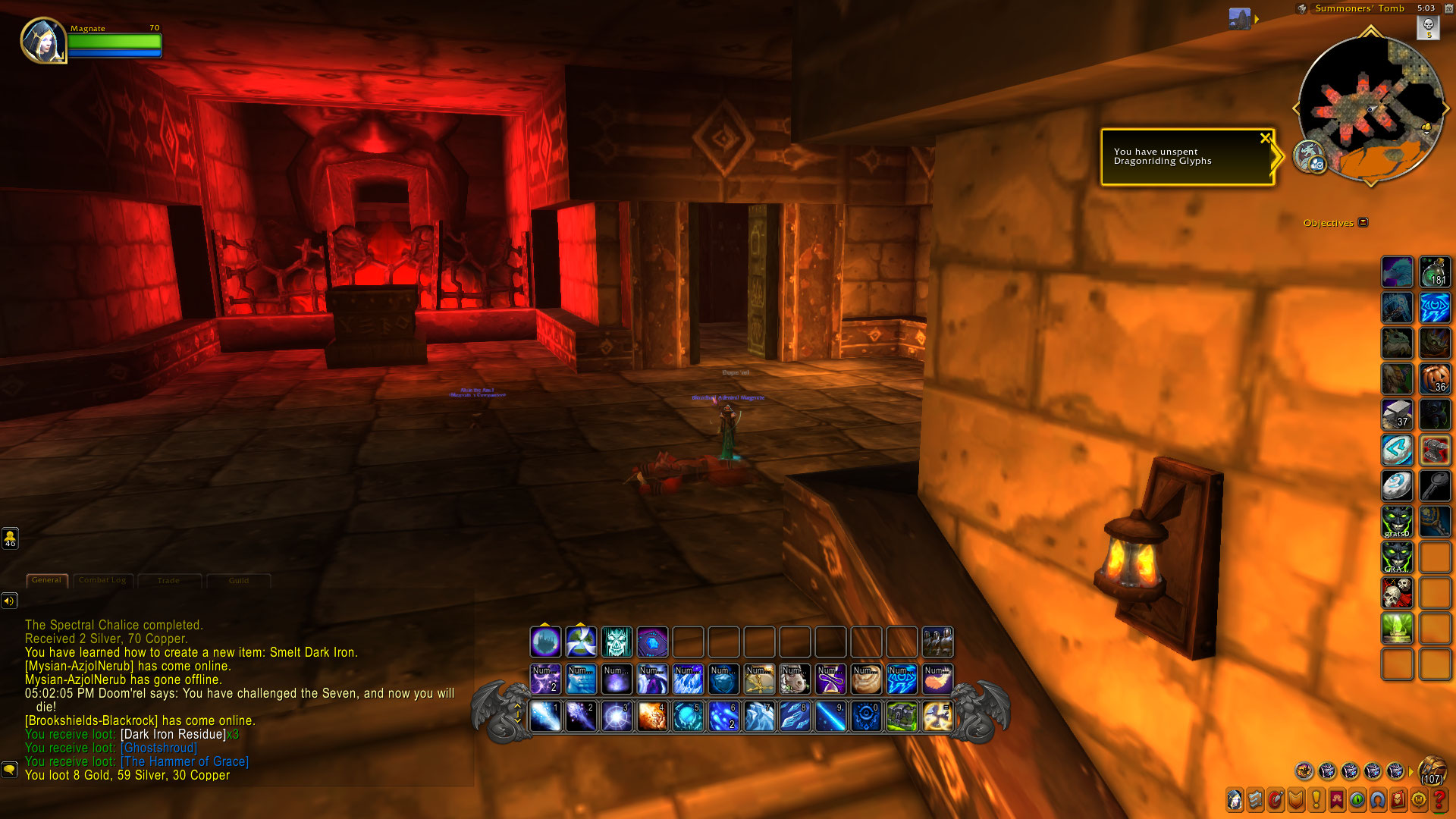Use the ice lance spell in slot 8
Viewport: 1456px width, 819px height.
(795, 717)
